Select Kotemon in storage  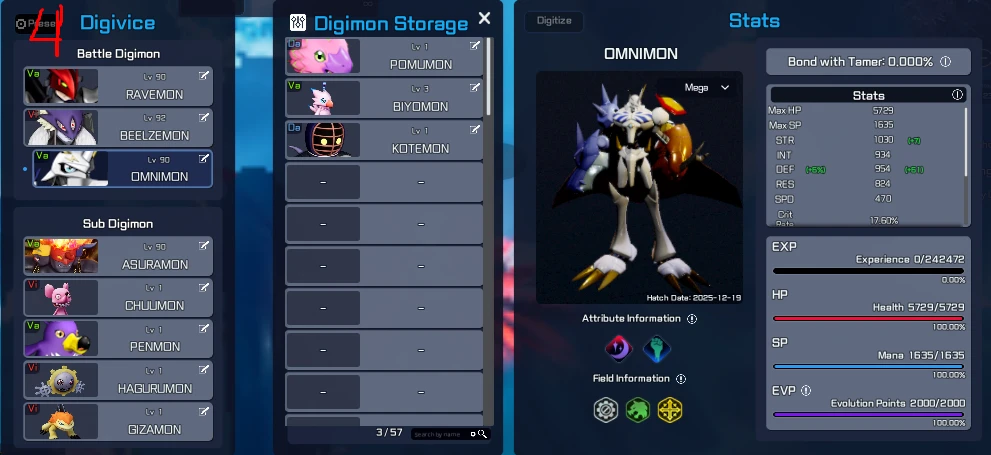coord(385,140)
